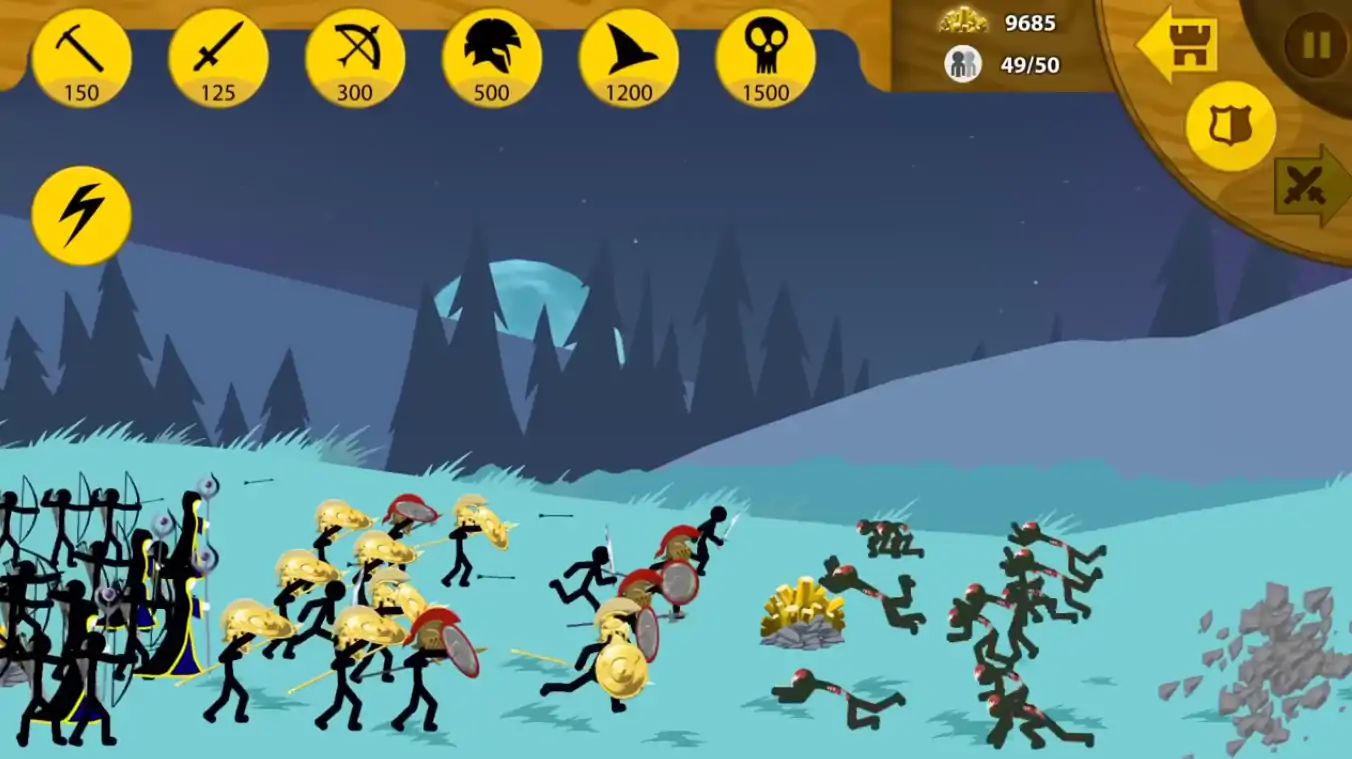Order army to garrison at the castle
The image size is (1352, 759).
tap(1178, 46)
